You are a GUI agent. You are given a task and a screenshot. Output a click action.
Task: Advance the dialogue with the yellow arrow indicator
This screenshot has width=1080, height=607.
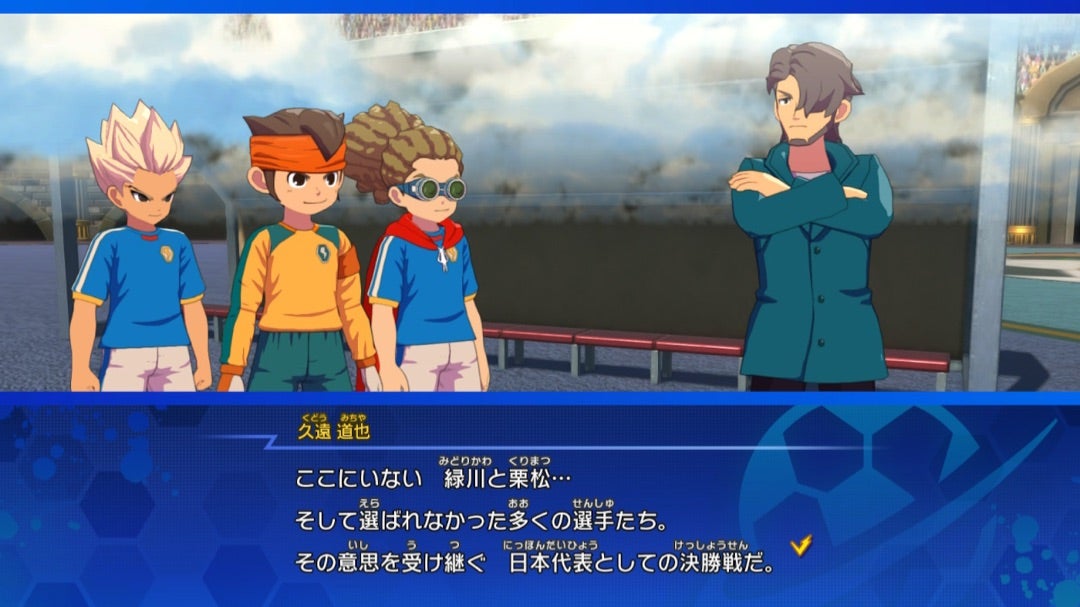point(800,545)
